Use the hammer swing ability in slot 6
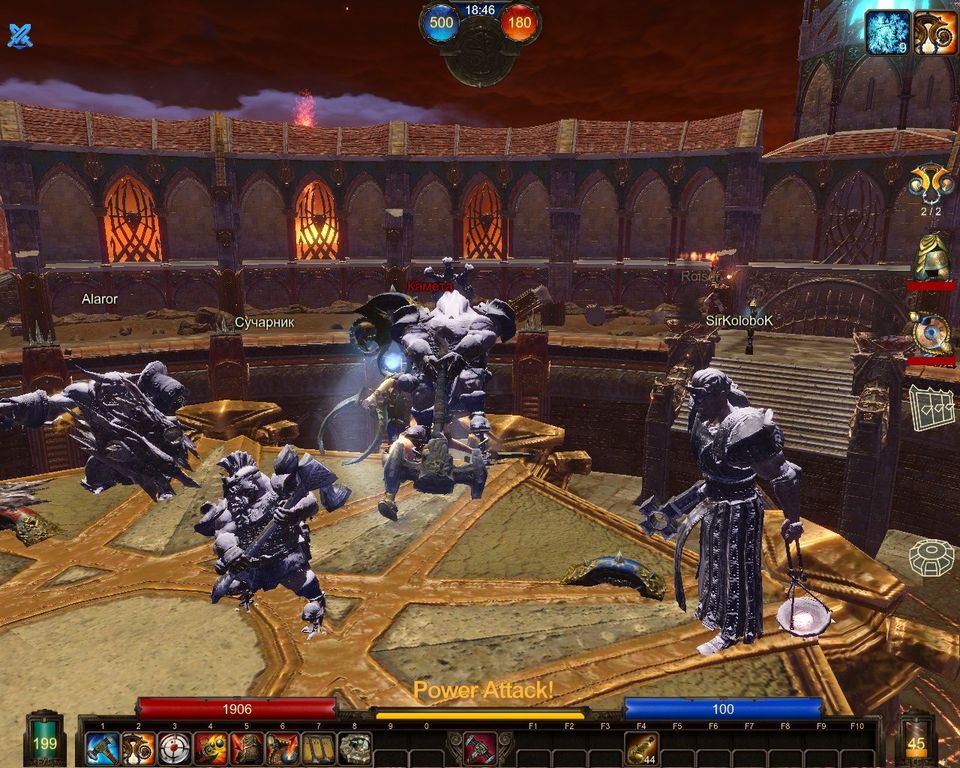This screenshot has height=768, width=960. [283, 748]
